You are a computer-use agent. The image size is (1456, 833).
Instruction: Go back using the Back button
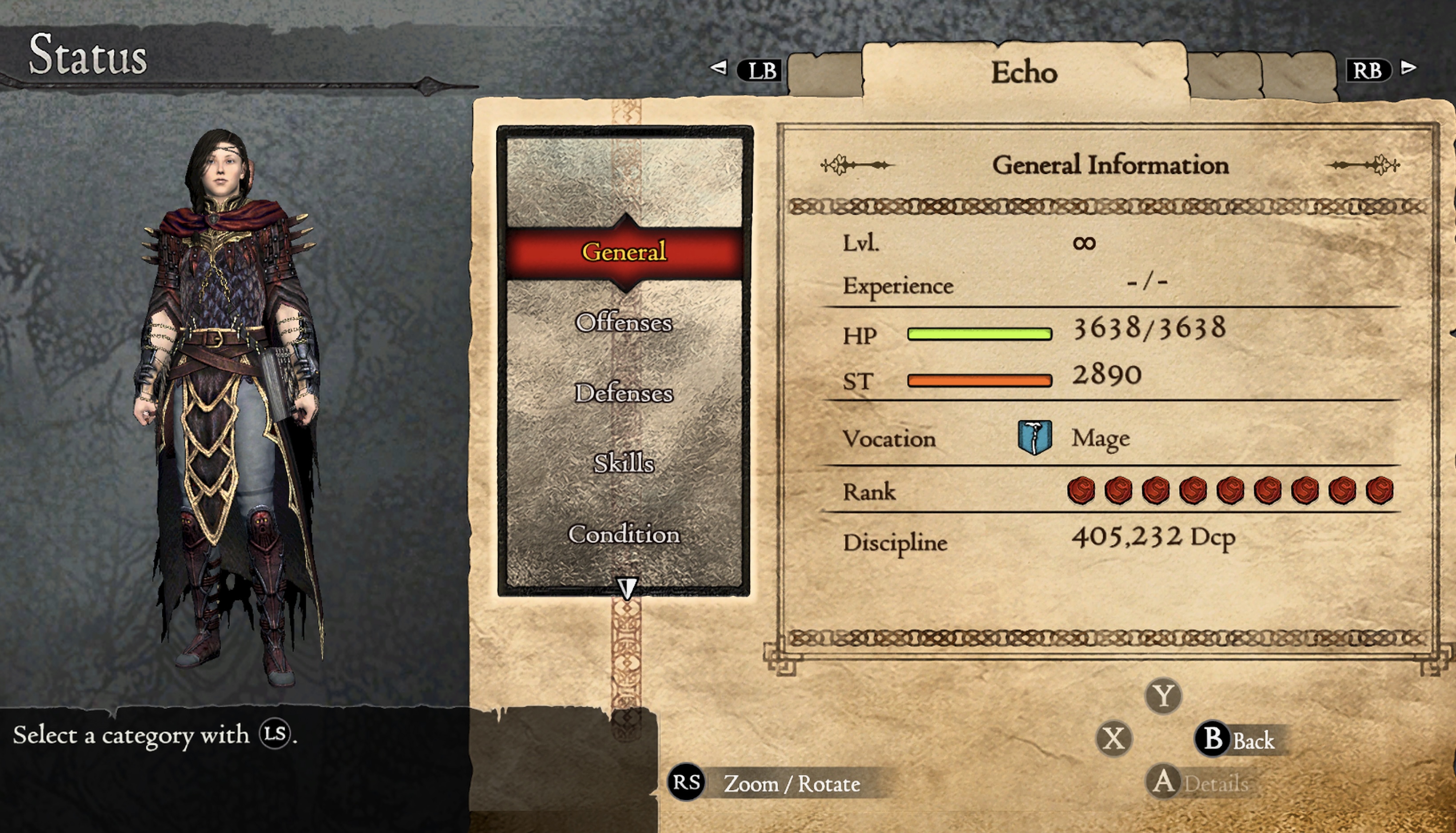[1239, 739]
